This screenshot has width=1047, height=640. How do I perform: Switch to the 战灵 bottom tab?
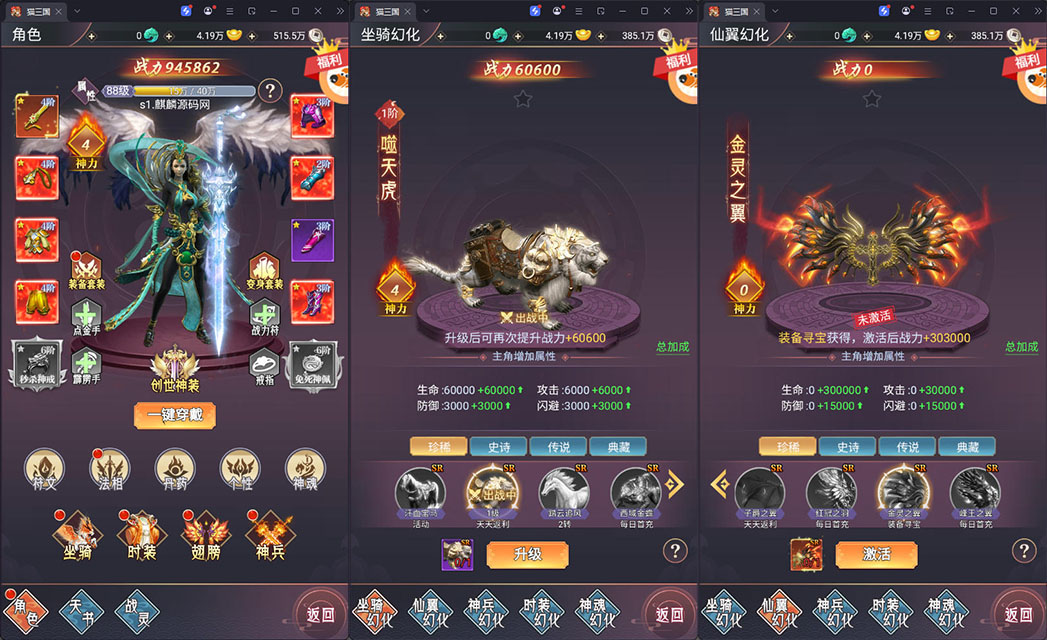(138, 612)
